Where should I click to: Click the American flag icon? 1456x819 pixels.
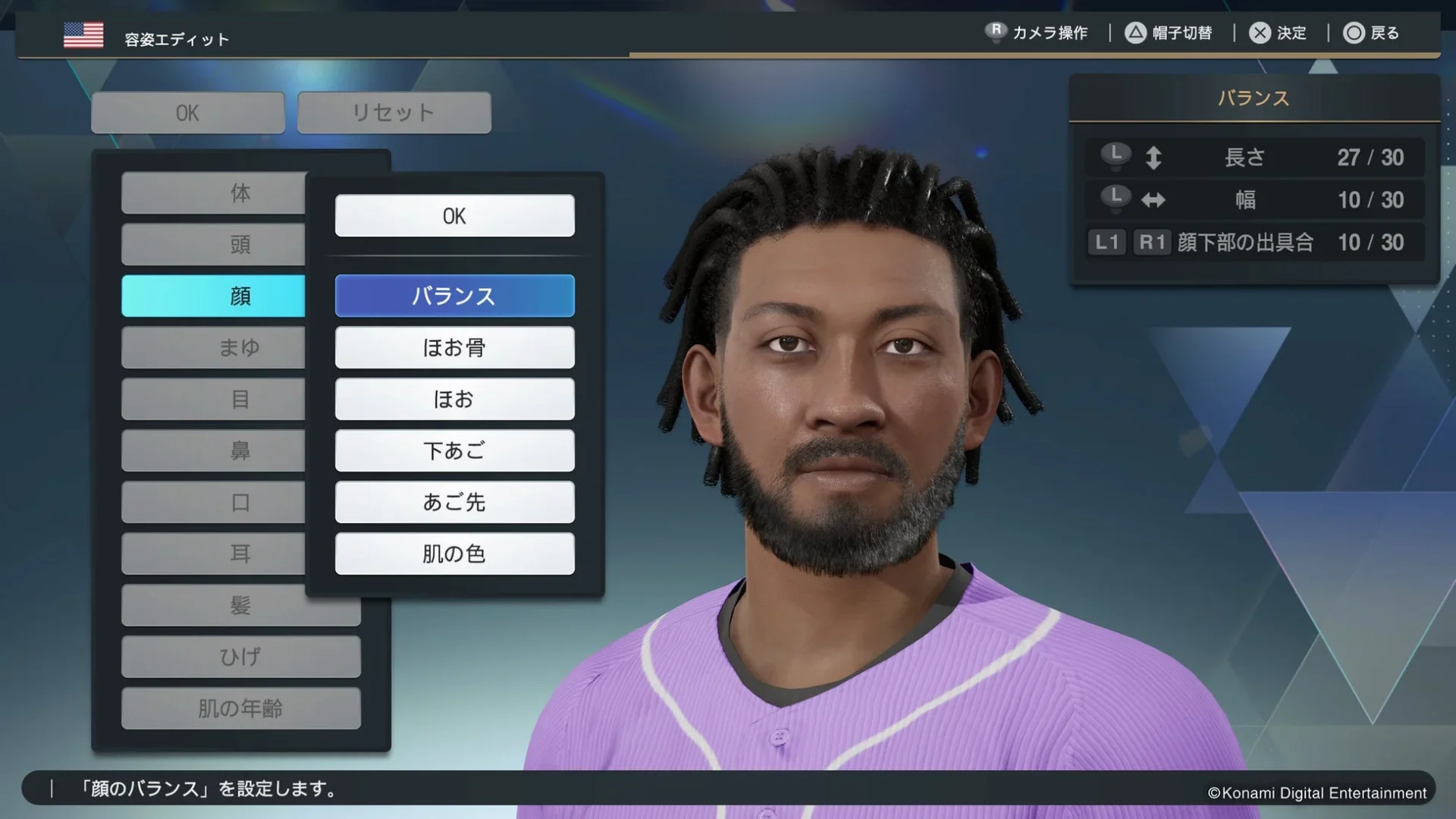point(83,34)
